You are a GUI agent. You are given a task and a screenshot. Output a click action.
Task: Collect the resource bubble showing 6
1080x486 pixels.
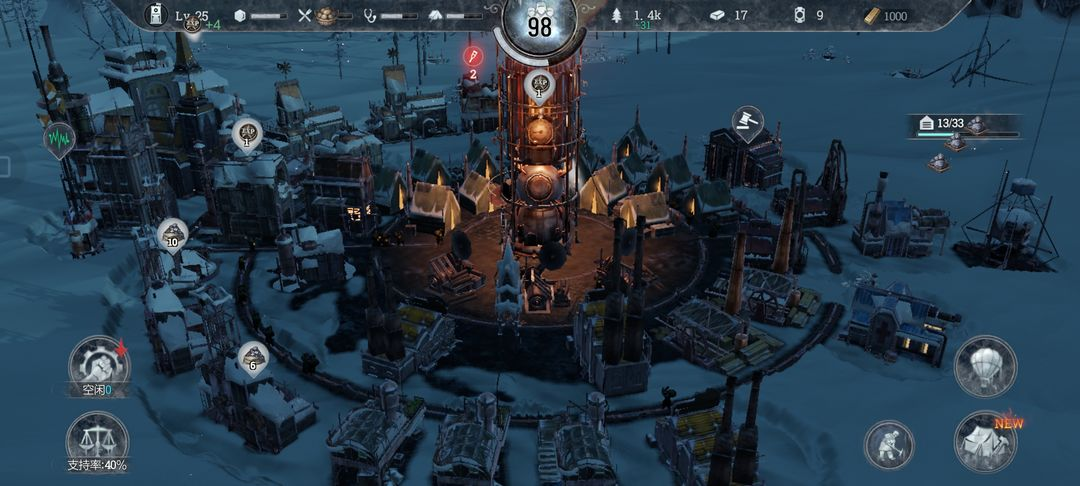pyautogui.click(x=252, y=357)
